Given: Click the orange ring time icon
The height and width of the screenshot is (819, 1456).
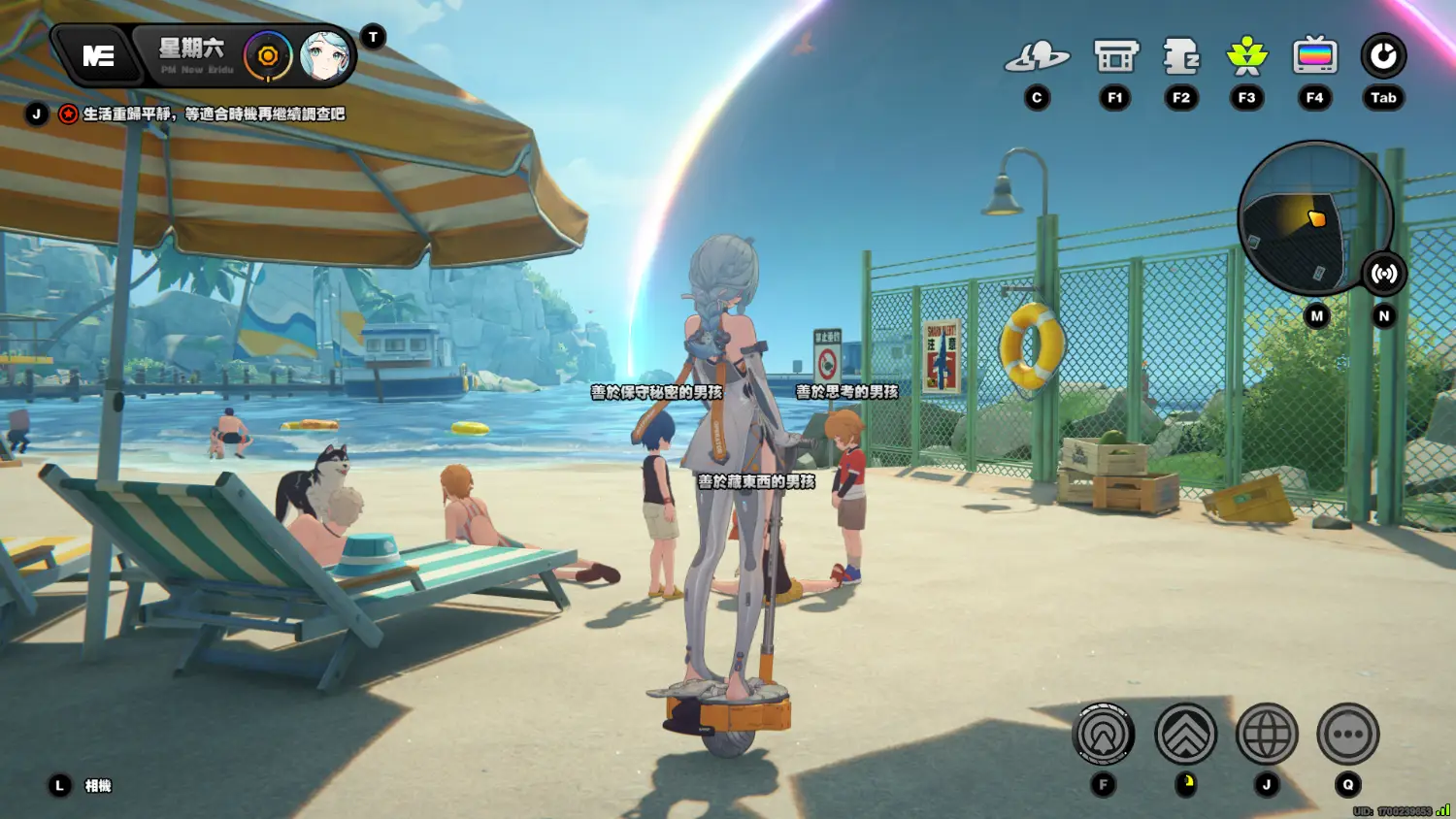Looking at the screenshot, I should click(268, 56).
